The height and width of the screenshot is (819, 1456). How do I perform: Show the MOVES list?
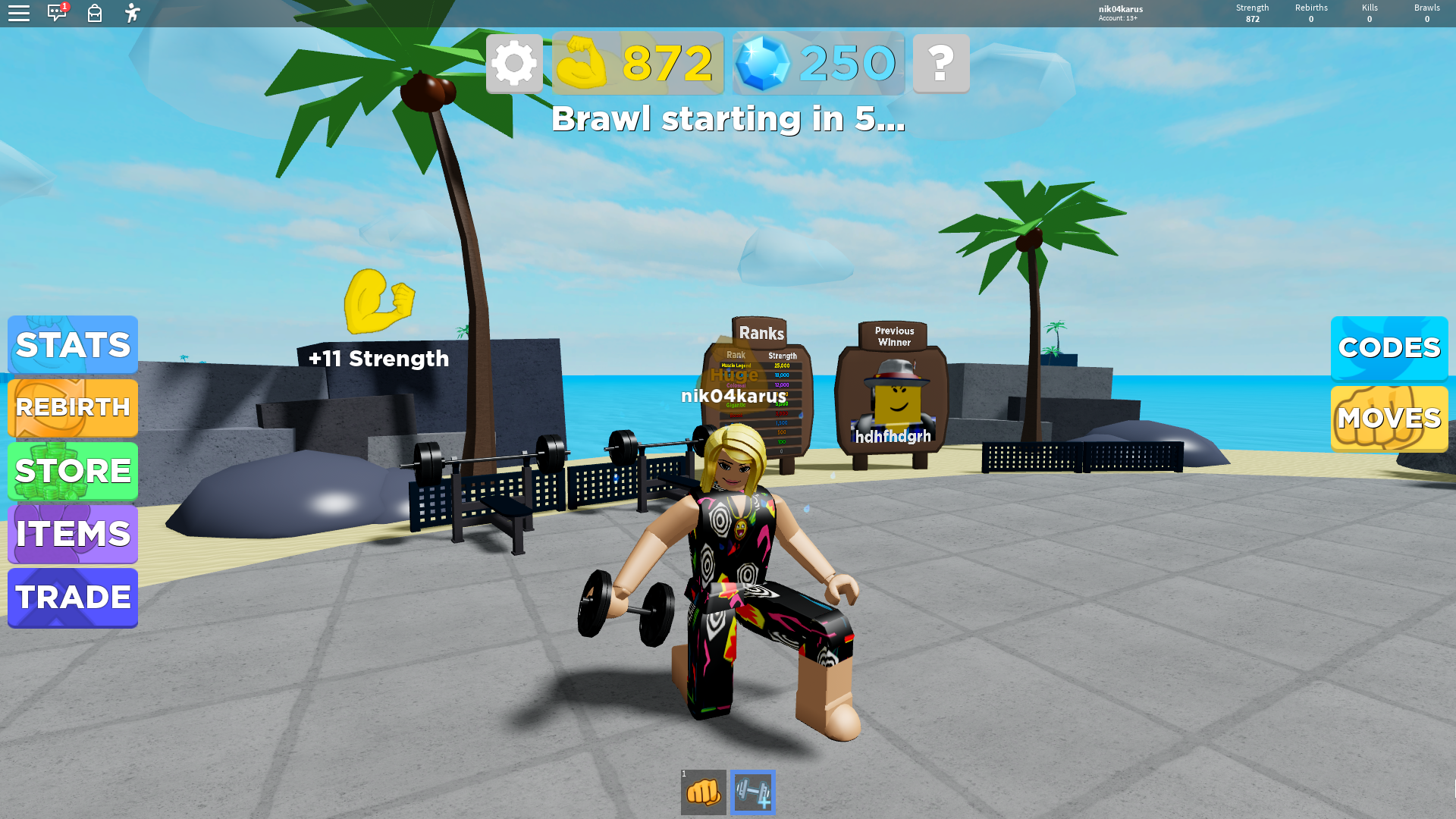pyautogui.click(x=1389, y=419)
